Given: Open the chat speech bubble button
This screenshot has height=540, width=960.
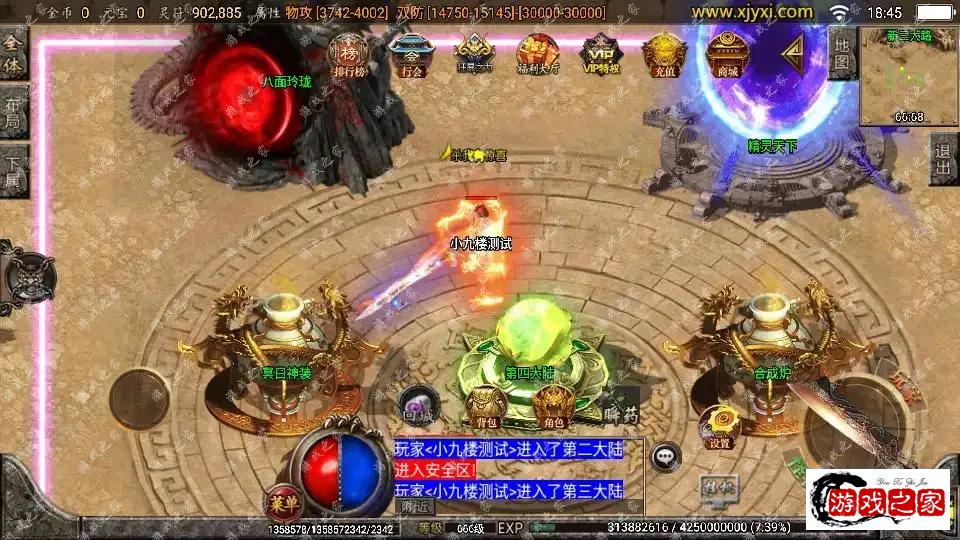Looking at the screenshot, I should coord(666,458).
